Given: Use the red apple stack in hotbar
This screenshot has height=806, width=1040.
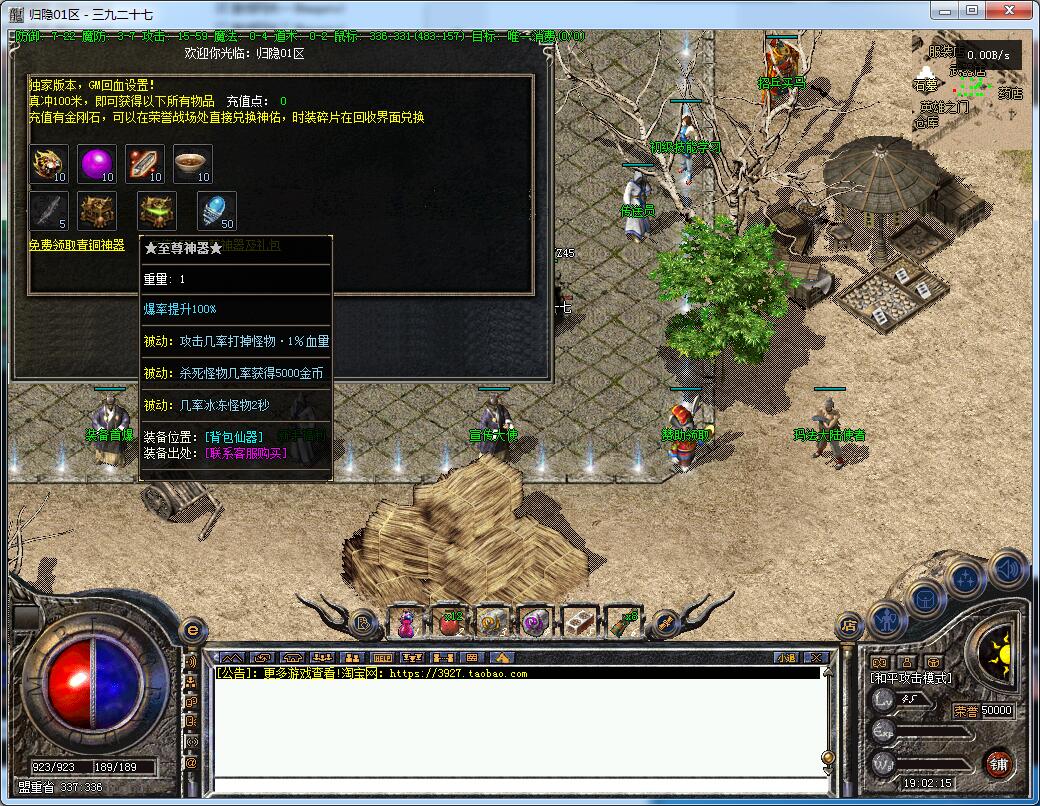Looking at the screenshot, I should tap(450, 624).
